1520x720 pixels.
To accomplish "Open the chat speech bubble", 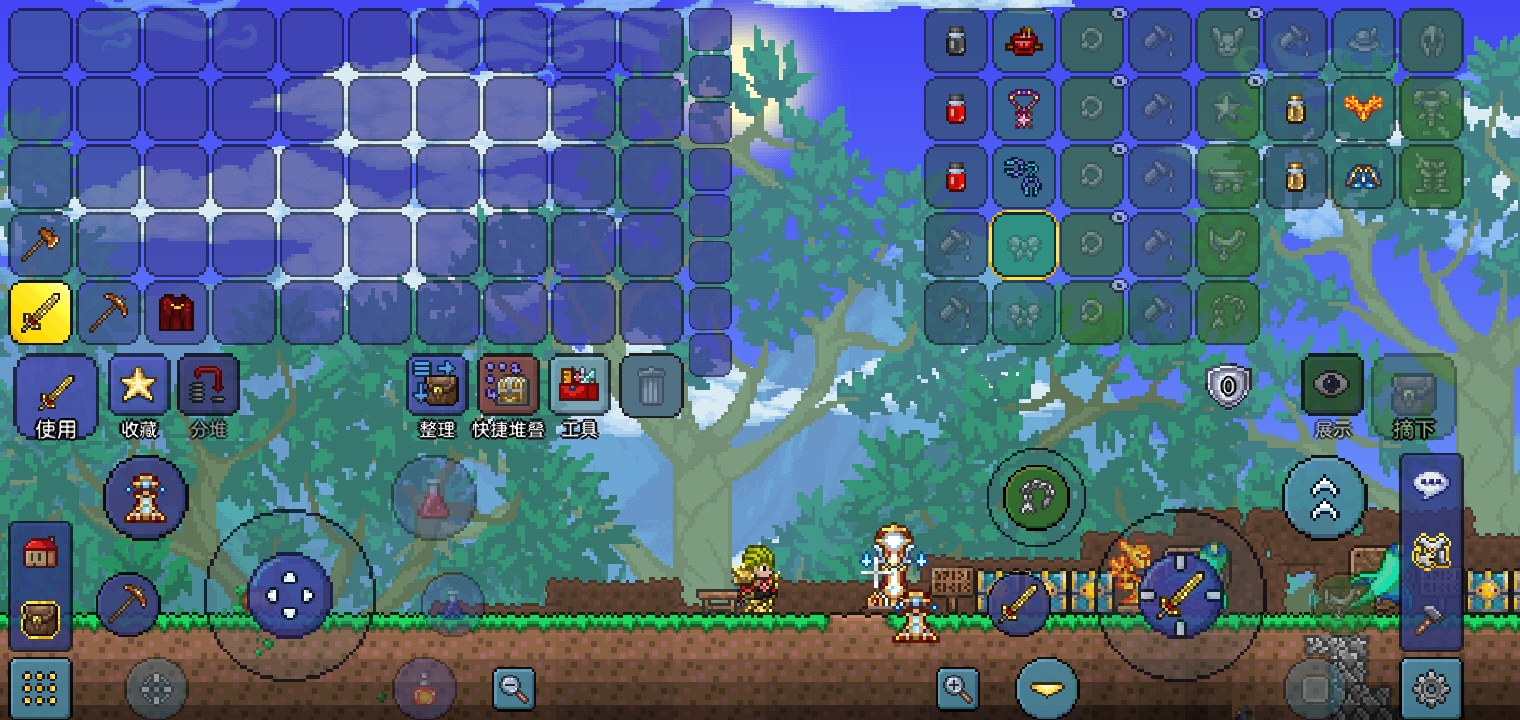I will (x=1432, y=484).
